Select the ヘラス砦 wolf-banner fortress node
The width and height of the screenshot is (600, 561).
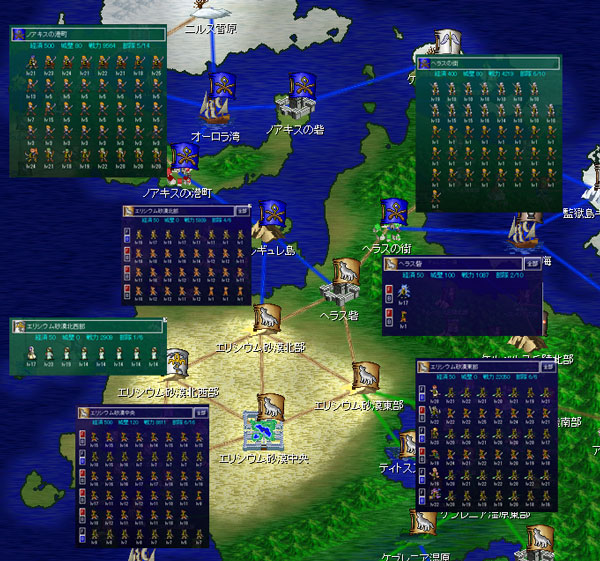[341, 283]
